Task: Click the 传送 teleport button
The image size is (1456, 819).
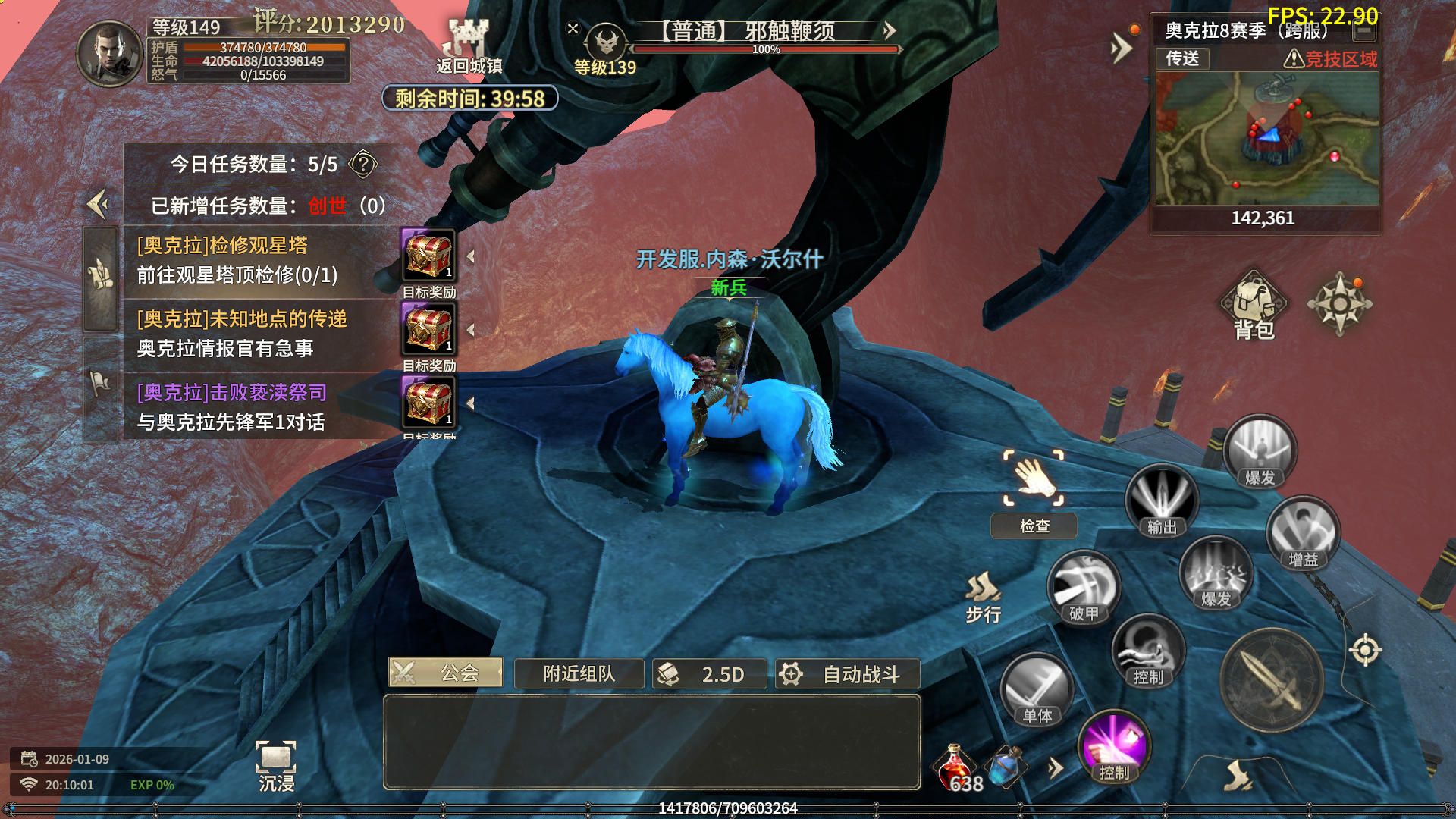Action: tap(1181, 58)
